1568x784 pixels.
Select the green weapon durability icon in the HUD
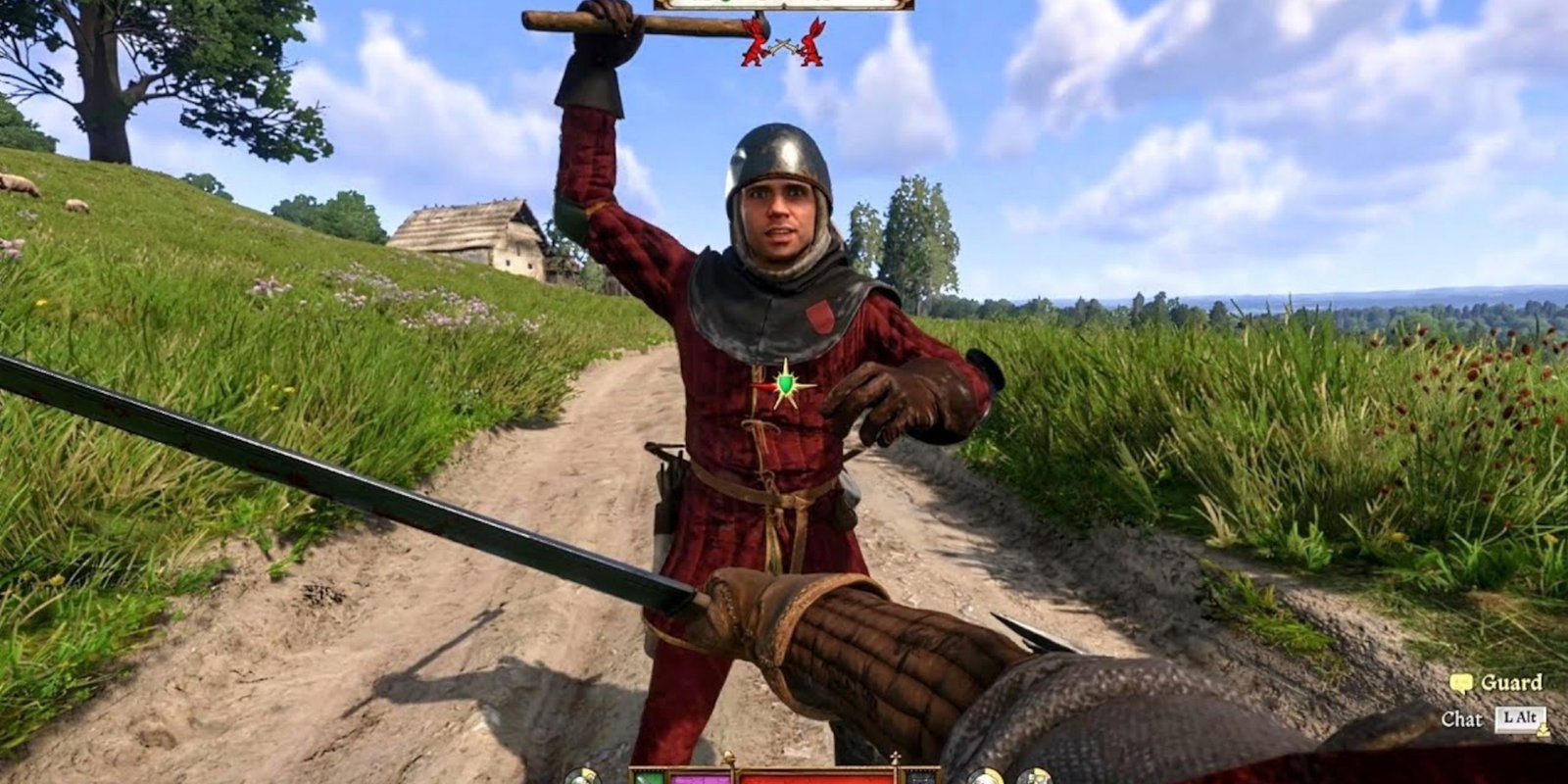click(x=647, y=778)
